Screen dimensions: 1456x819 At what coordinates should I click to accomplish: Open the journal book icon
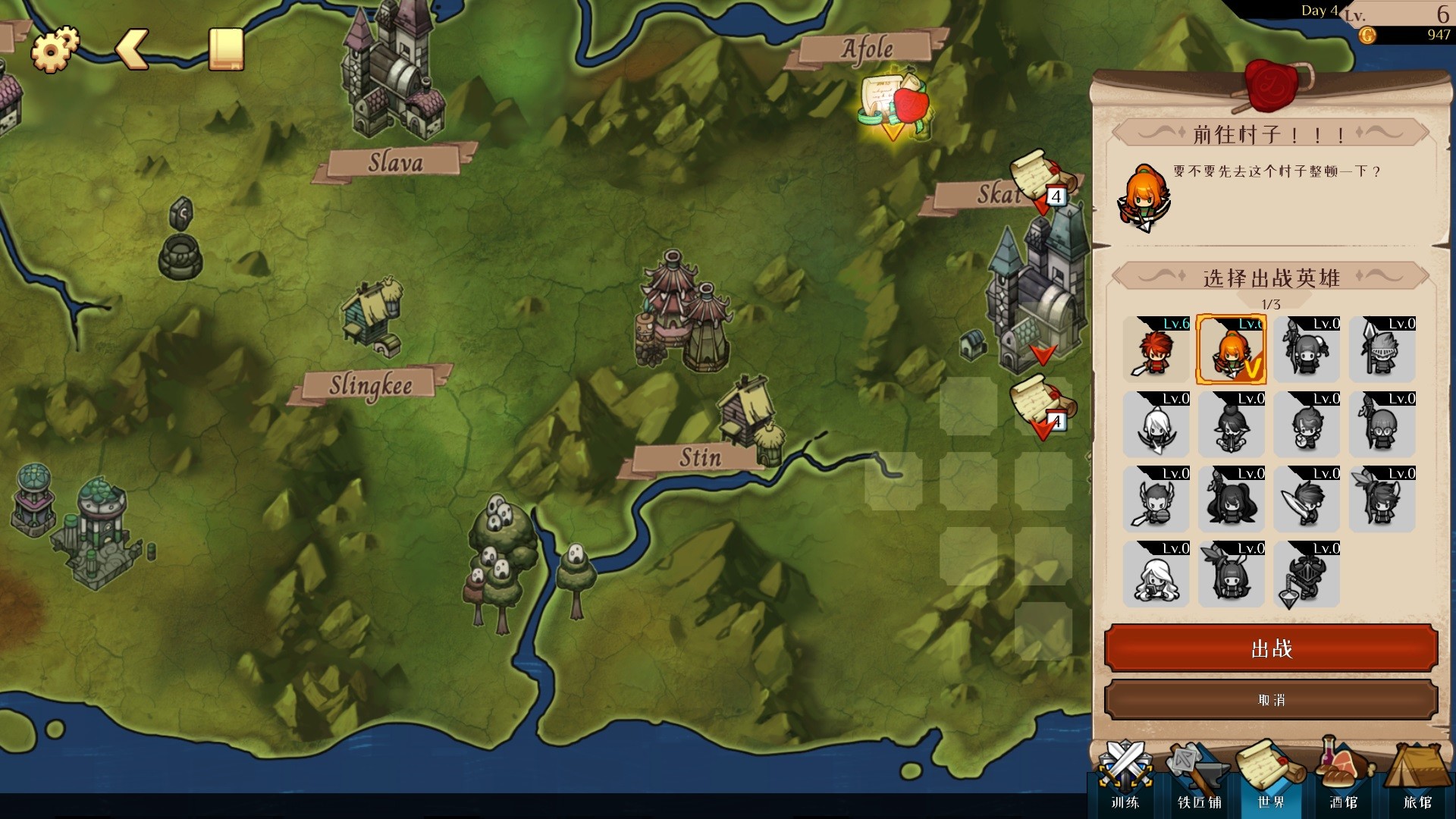pyautogui.click(x=226, y=49)
